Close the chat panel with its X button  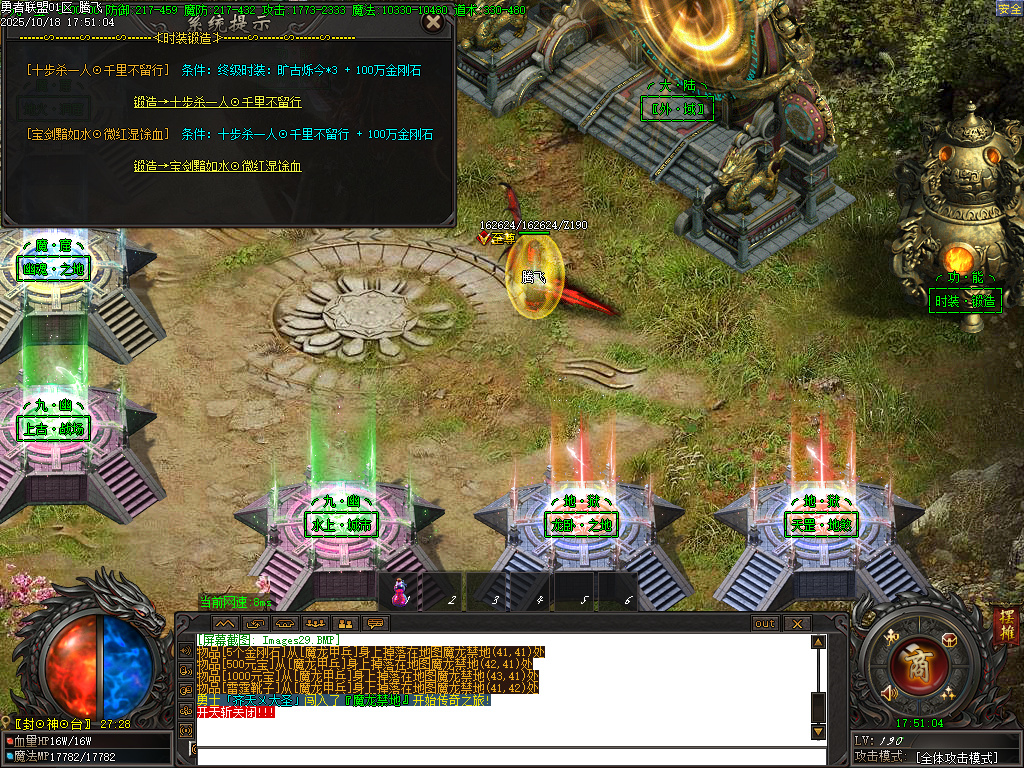[x=797, y=623]
